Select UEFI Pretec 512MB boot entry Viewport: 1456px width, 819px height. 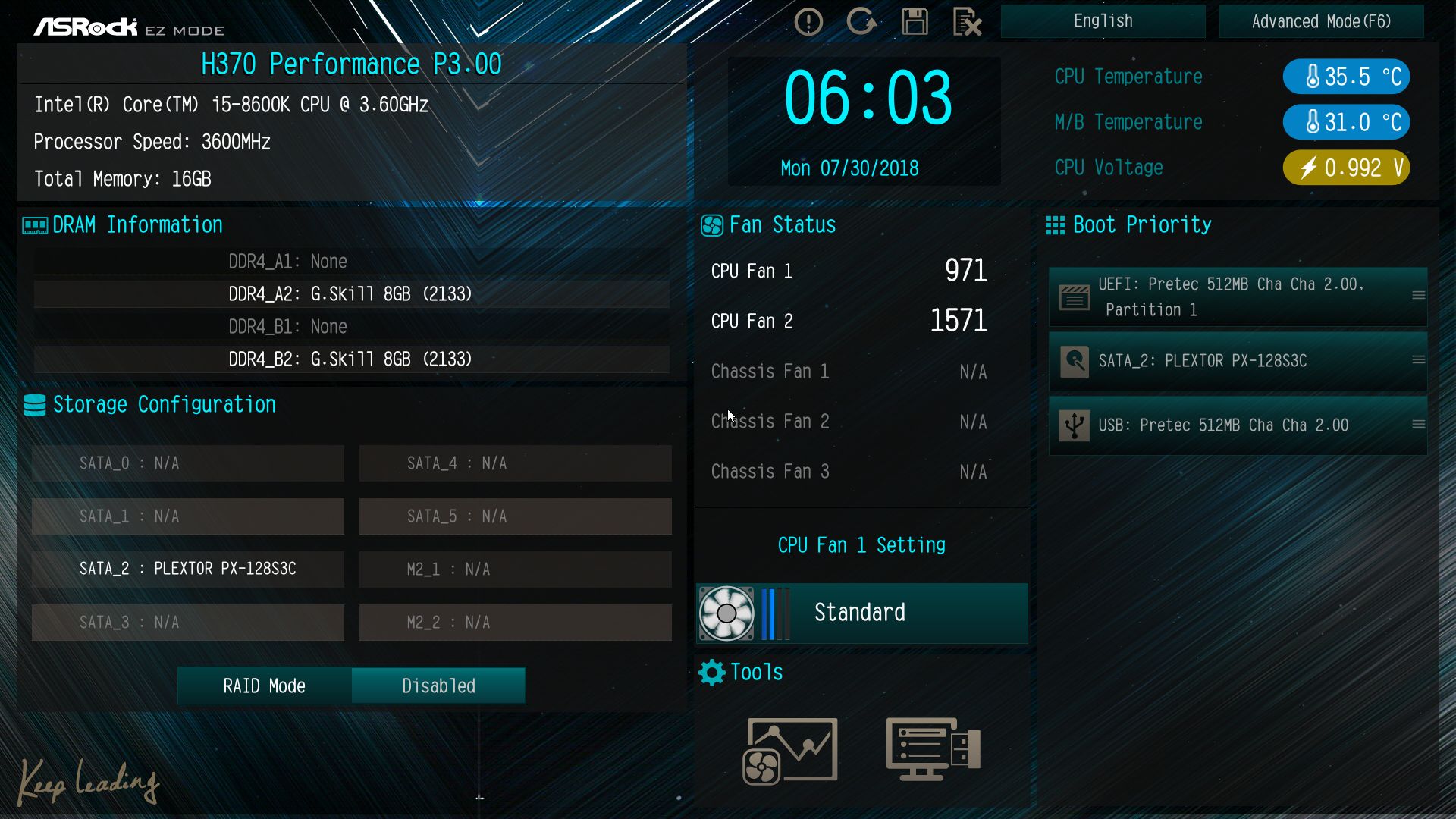coord(1238,297)
